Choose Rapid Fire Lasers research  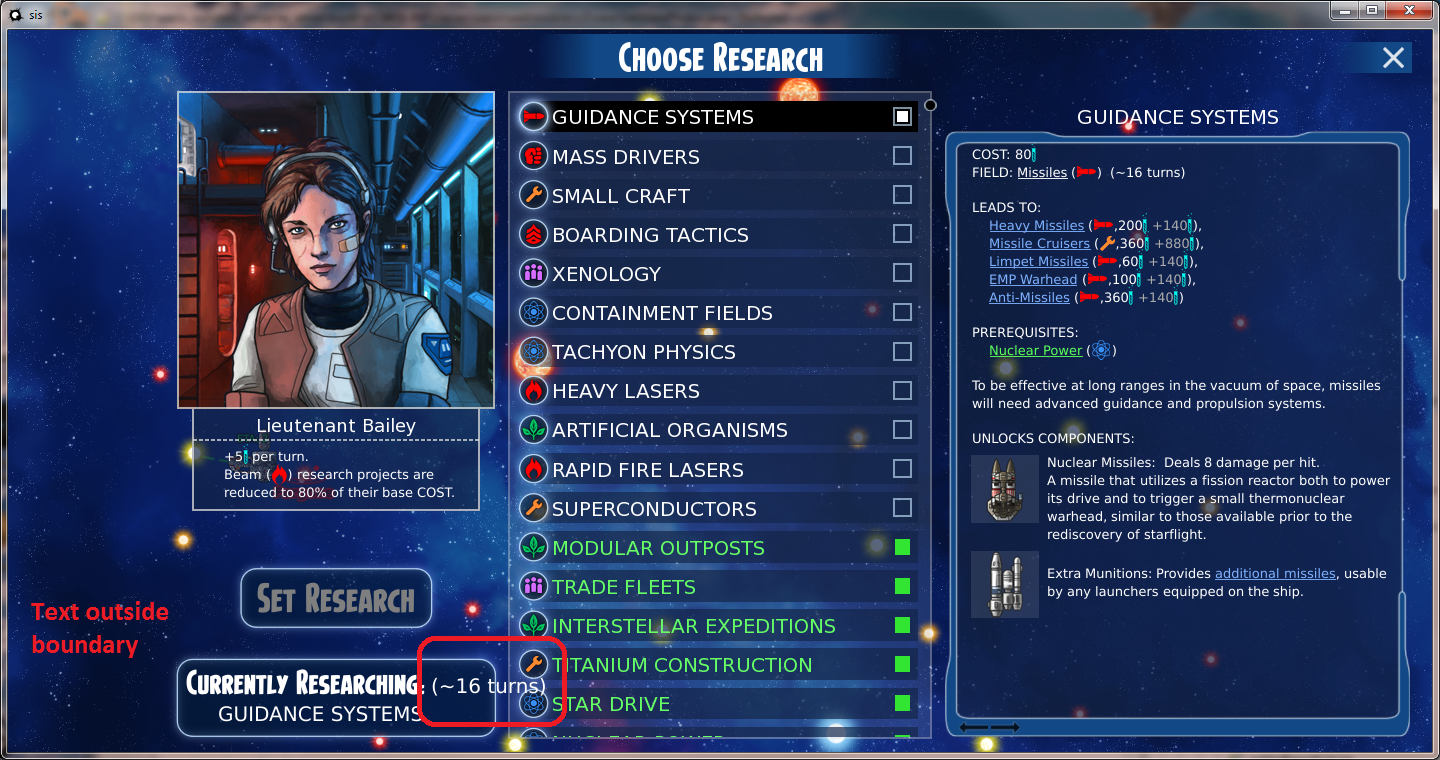pyautogui.click(x=647, y=469)
